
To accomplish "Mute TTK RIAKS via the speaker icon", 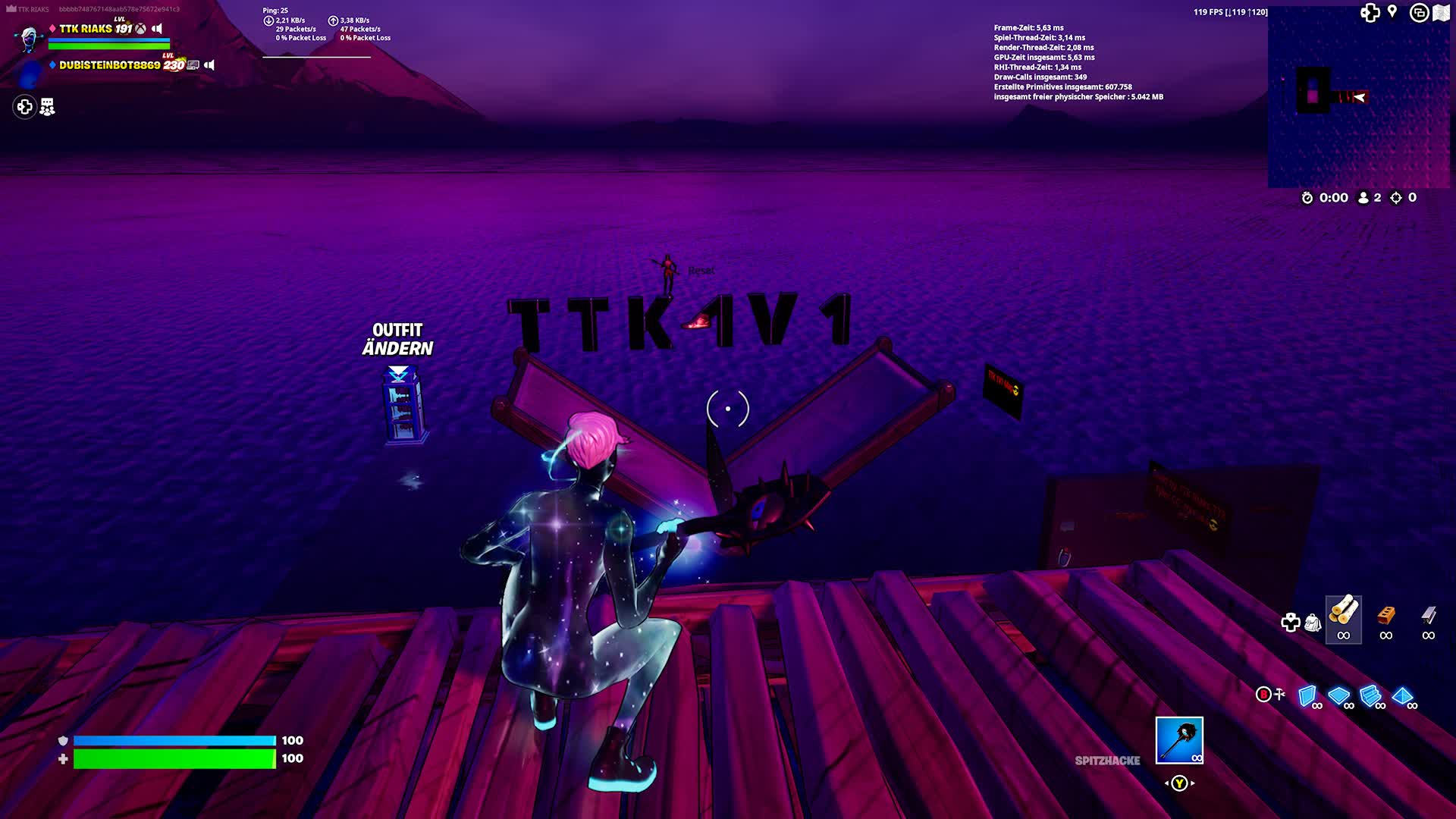I will [156, 29].
